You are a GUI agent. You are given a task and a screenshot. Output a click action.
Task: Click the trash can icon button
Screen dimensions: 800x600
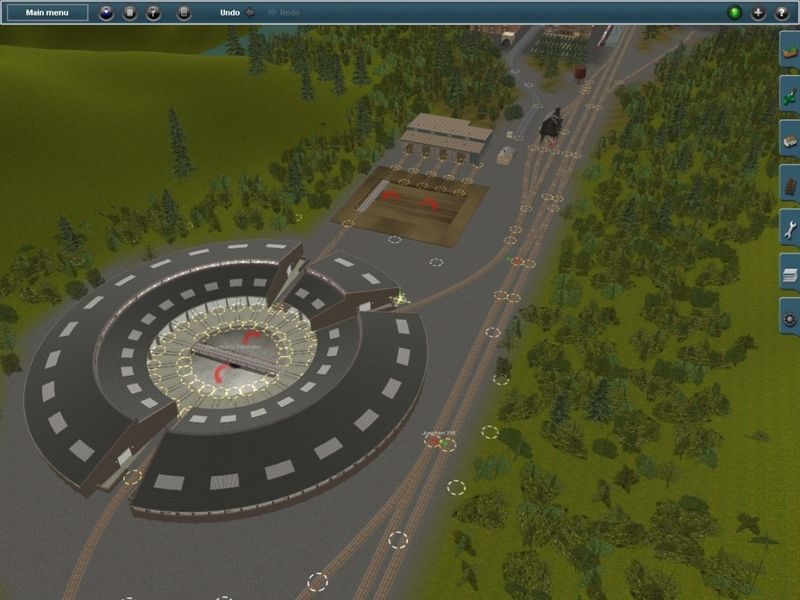tap(130, 13)
